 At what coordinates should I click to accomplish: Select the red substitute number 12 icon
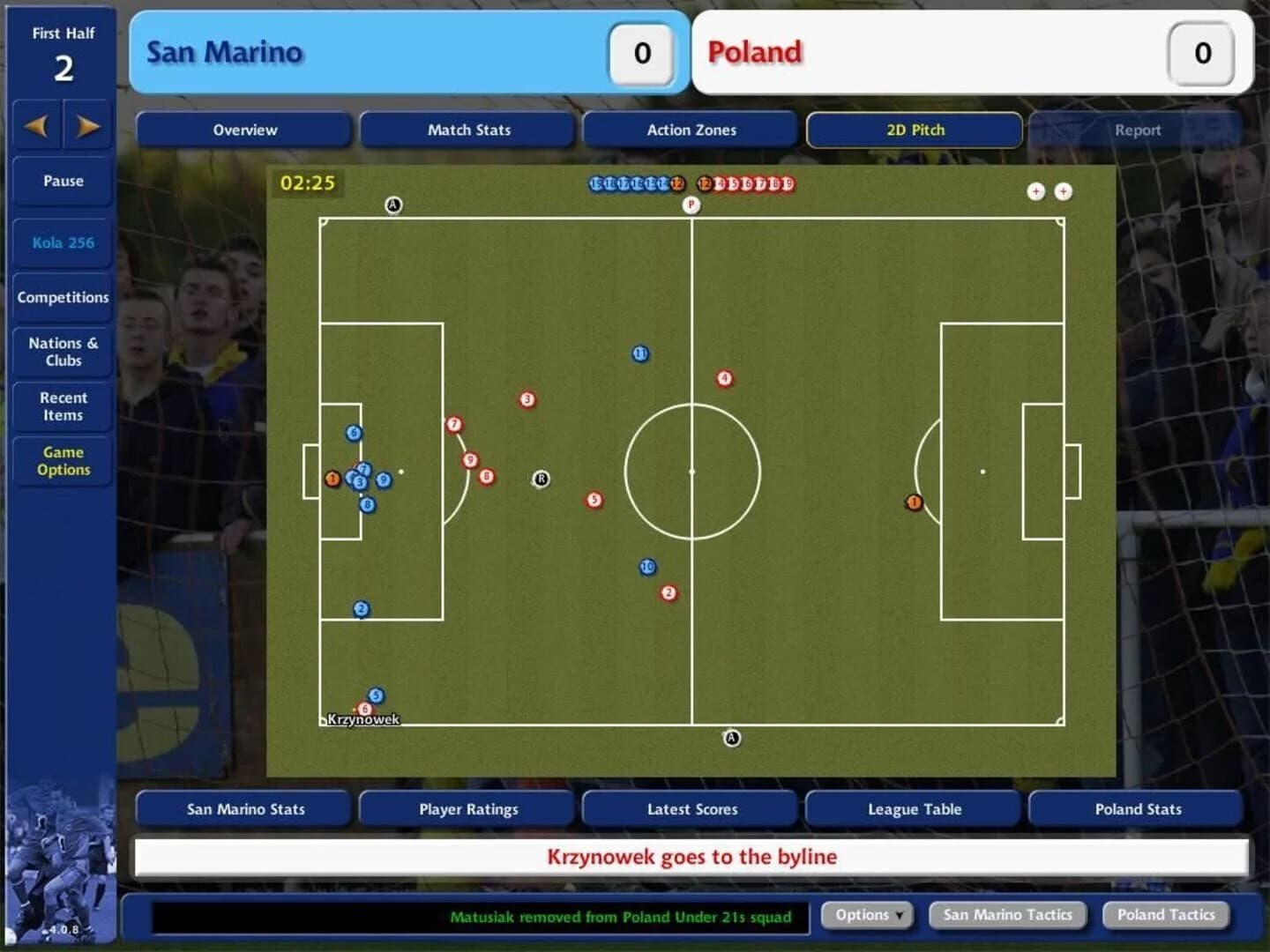703,184
